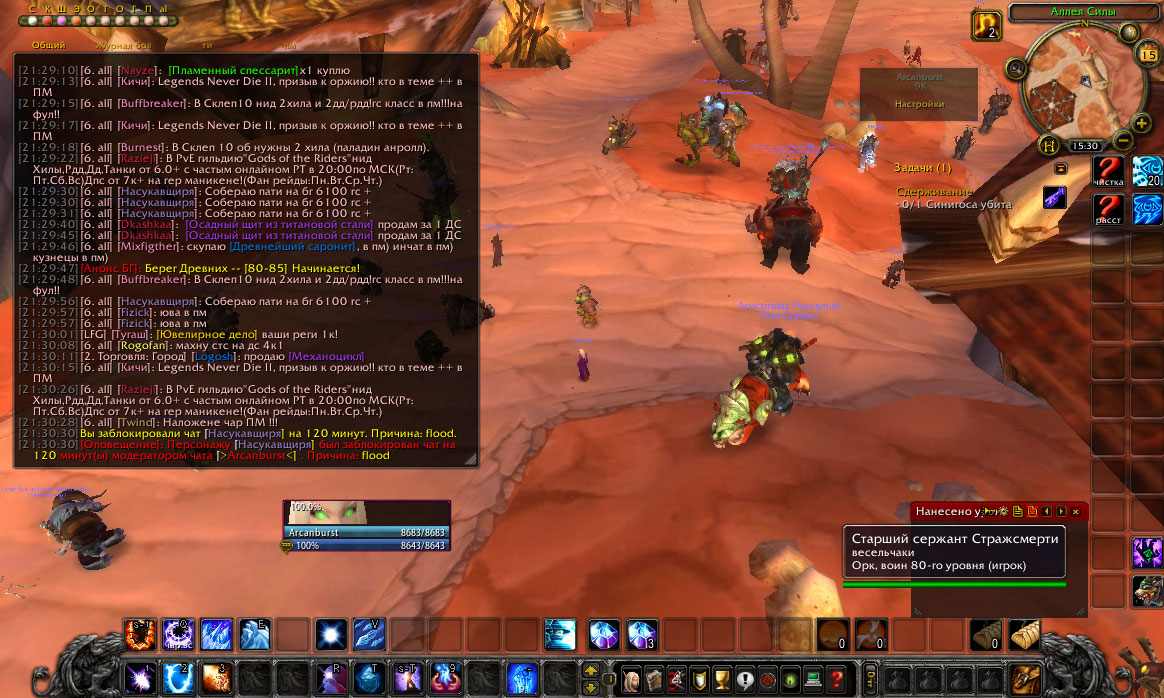Screen dimensions: 1164x698
Task: Click the buff icon with 2 stacks
Action: pos(987,26)
